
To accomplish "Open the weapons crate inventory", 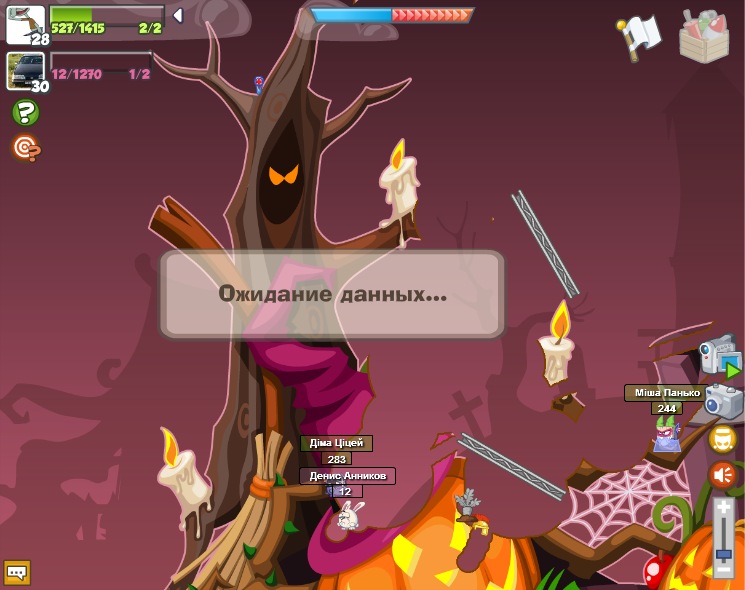I will click(704, 36).
